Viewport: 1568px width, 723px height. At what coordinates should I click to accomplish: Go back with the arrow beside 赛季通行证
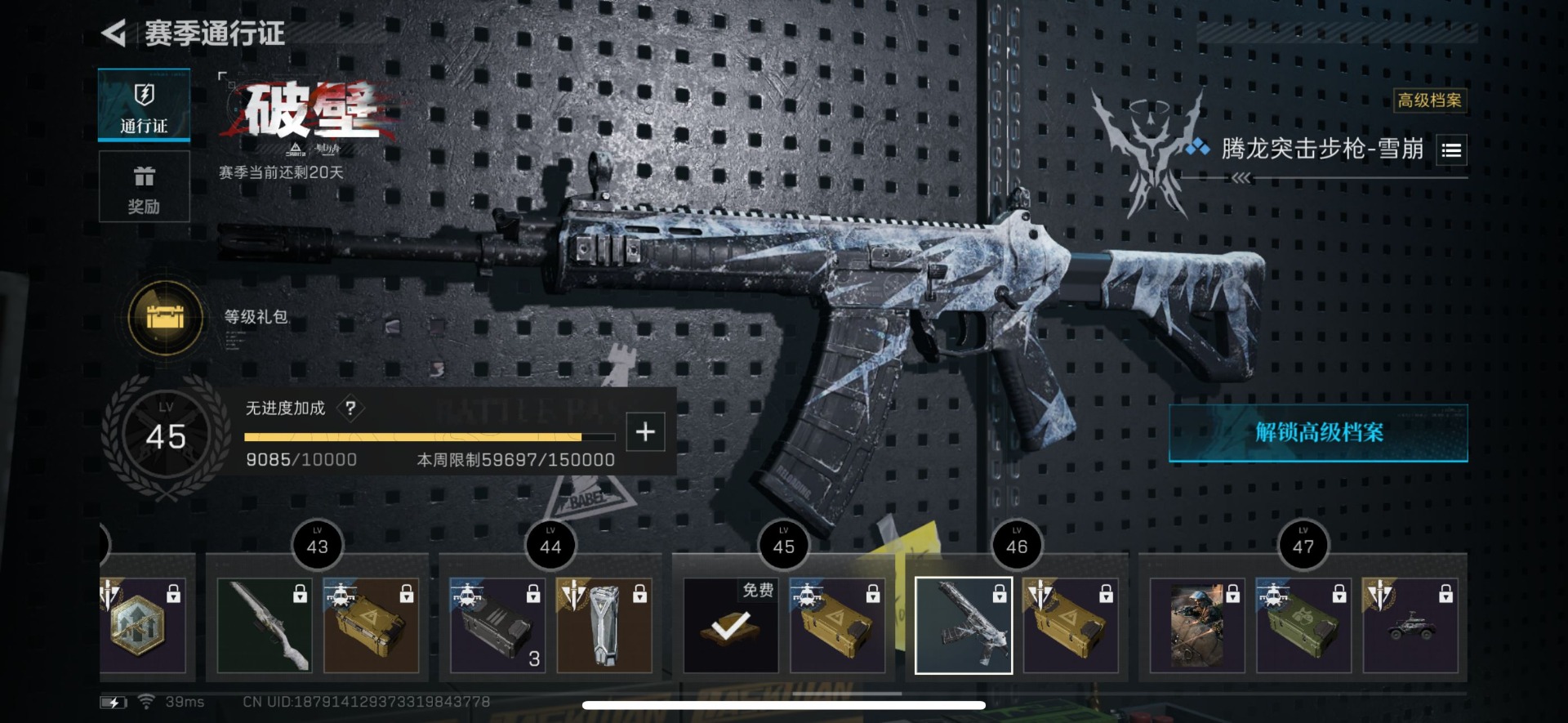click(x=114, y=33)
